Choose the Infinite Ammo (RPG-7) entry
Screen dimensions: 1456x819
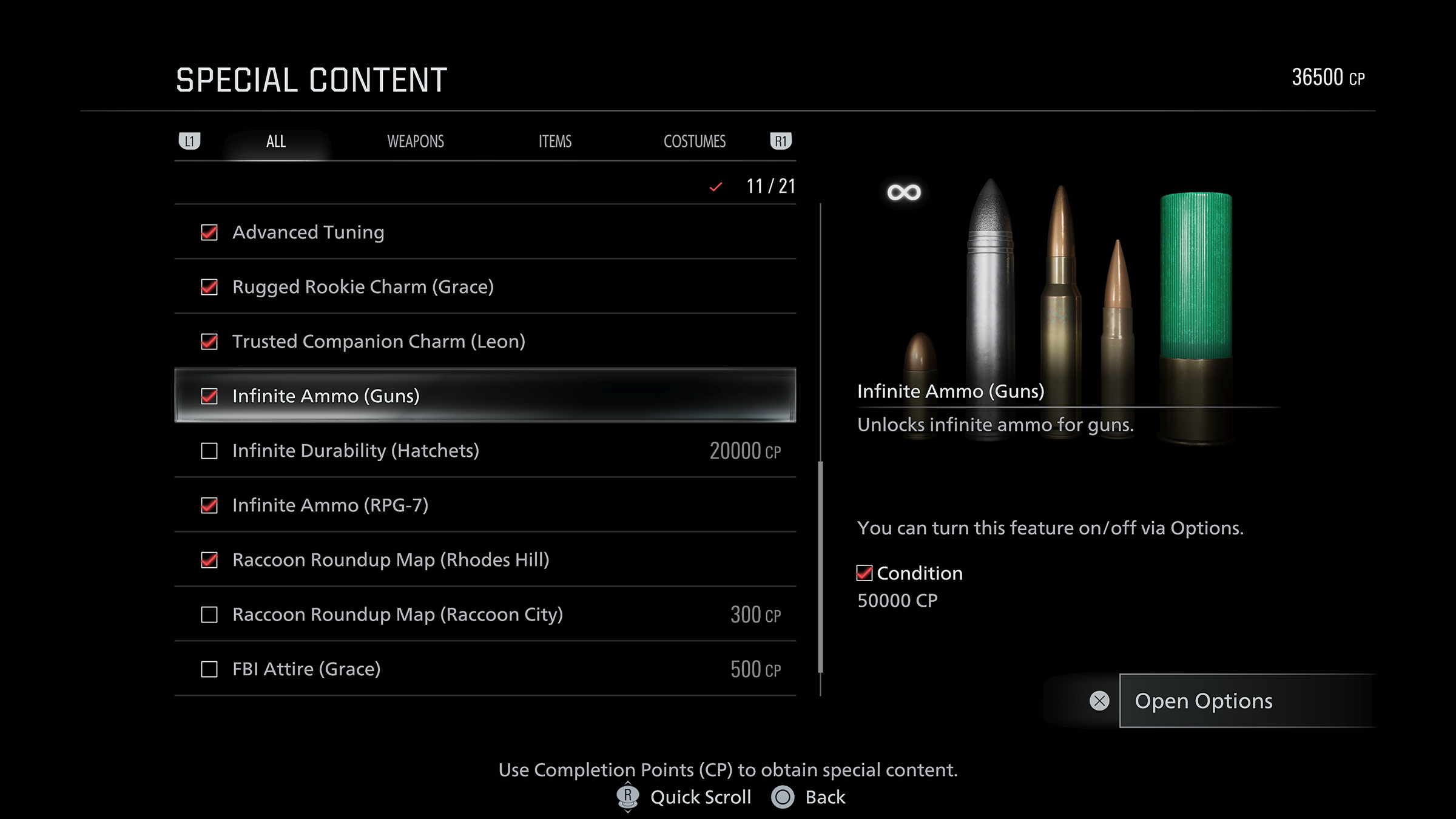point(330,505)
